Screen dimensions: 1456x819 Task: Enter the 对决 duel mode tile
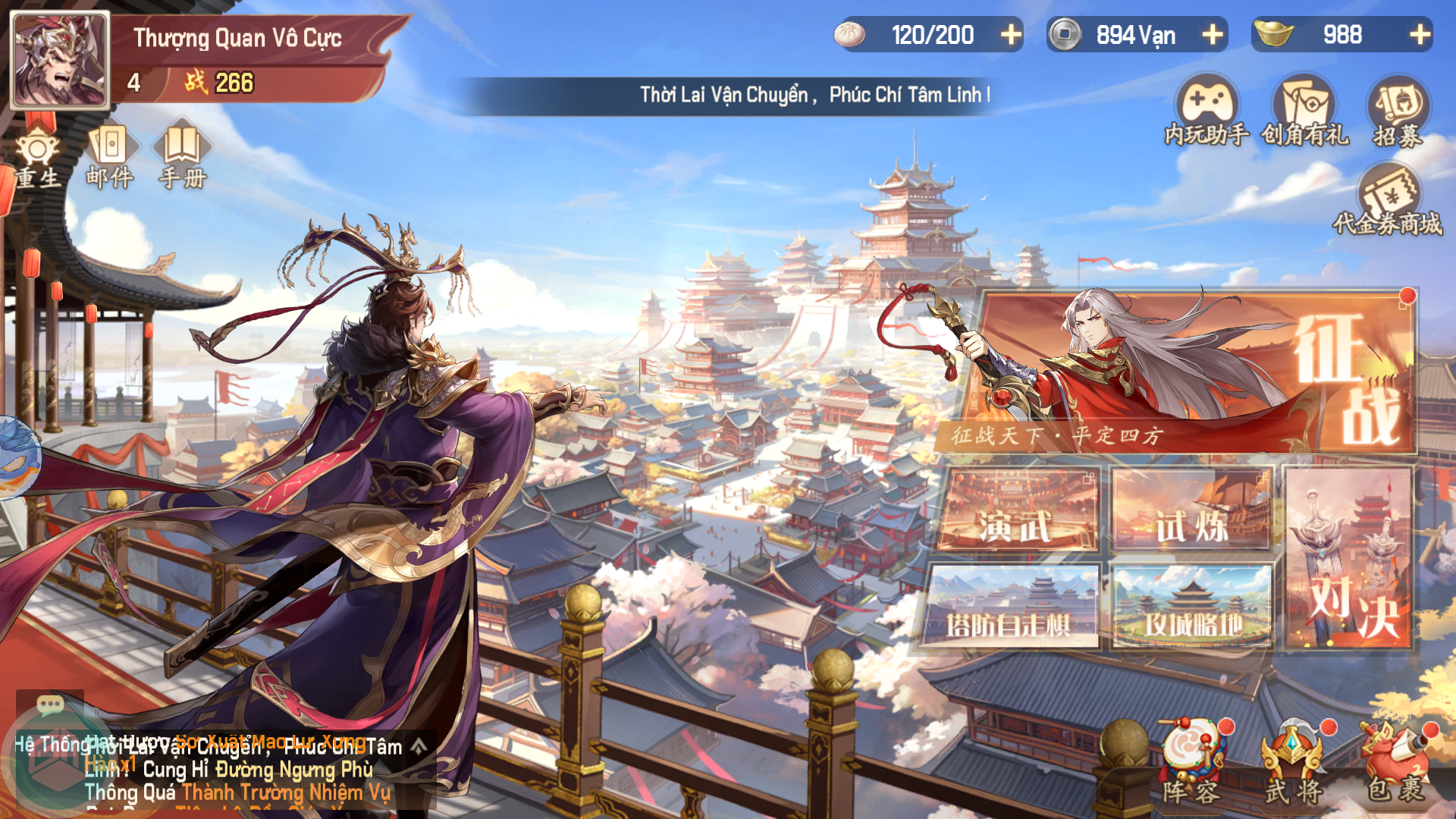(1350, 557)
